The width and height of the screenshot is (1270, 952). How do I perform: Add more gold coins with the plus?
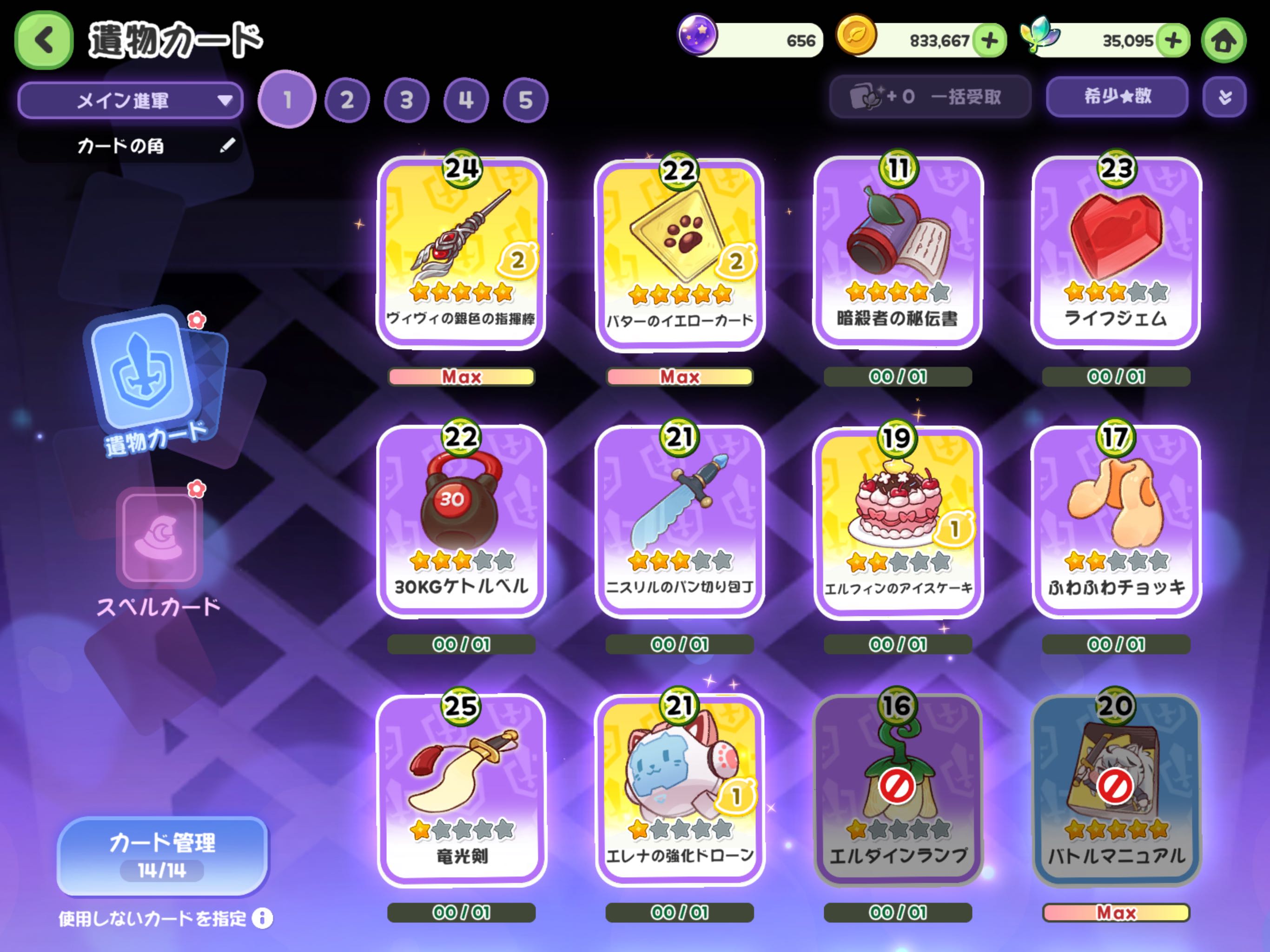tap(990, 40)
